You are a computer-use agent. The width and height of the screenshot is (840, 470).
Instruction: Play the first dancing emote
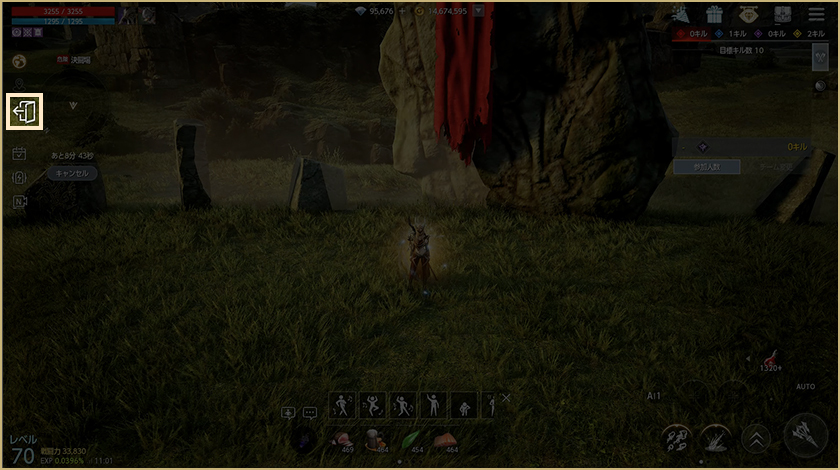click(x=343, y=405)
